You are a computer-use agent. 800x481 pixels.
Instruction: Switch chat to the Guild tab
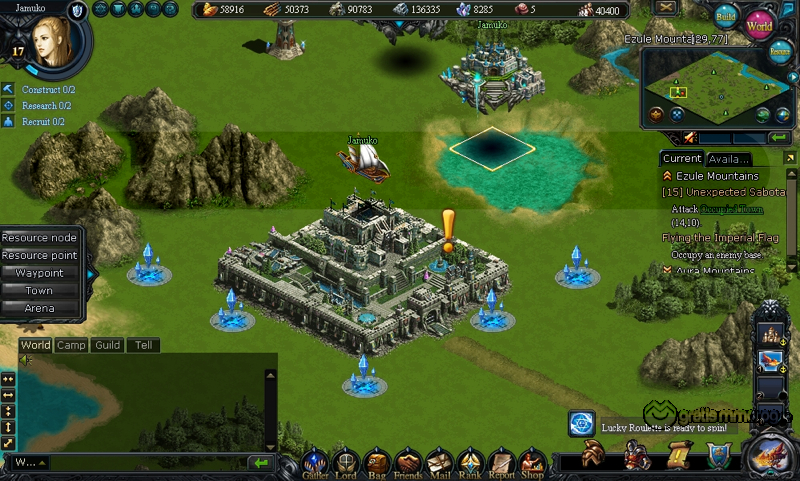pyautogui.click(x=108, y=345)
